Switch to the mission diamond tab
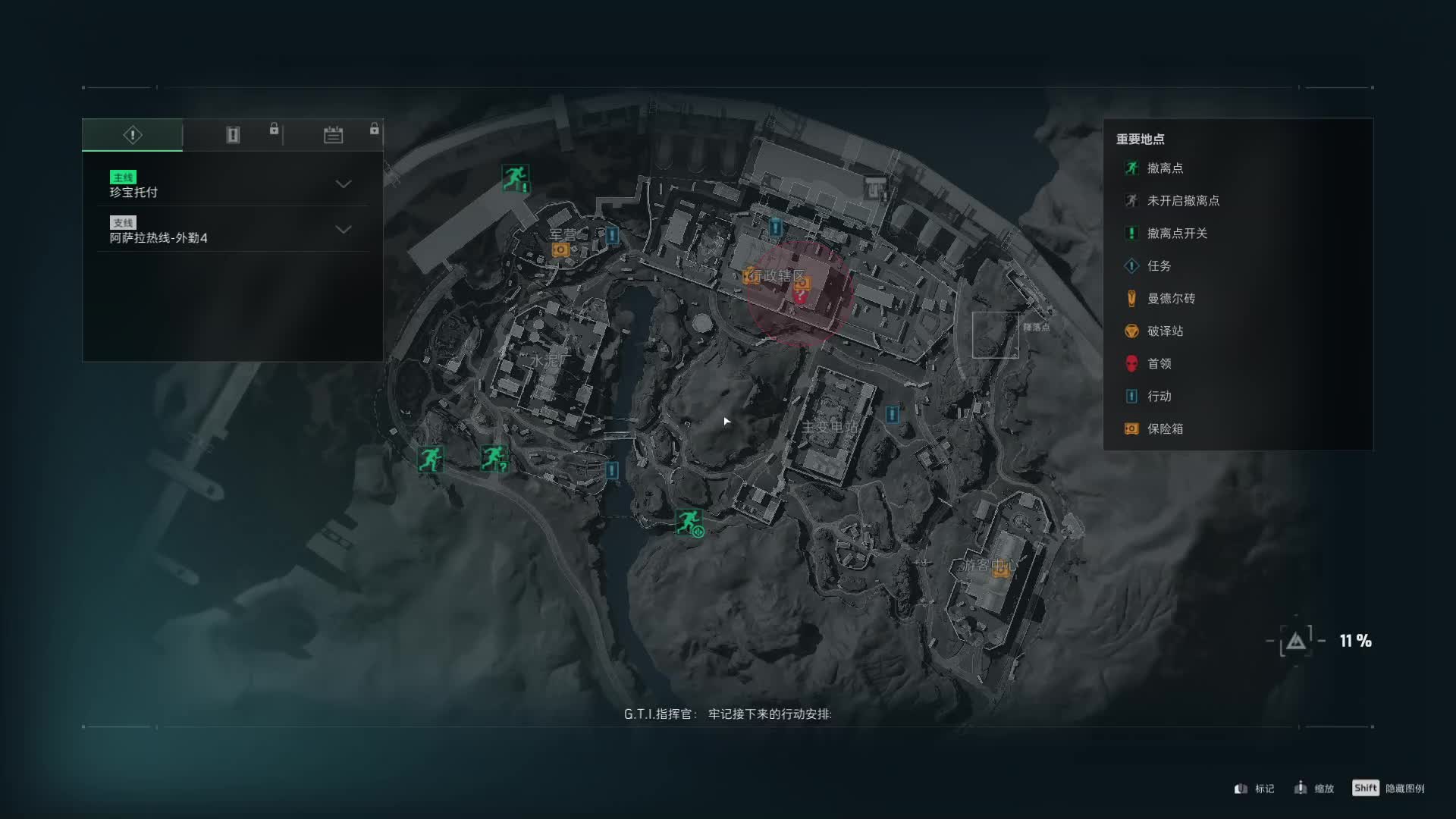The height and width of the screenshot is (819, 1456). pyautogui.click(x=133, y=135)
